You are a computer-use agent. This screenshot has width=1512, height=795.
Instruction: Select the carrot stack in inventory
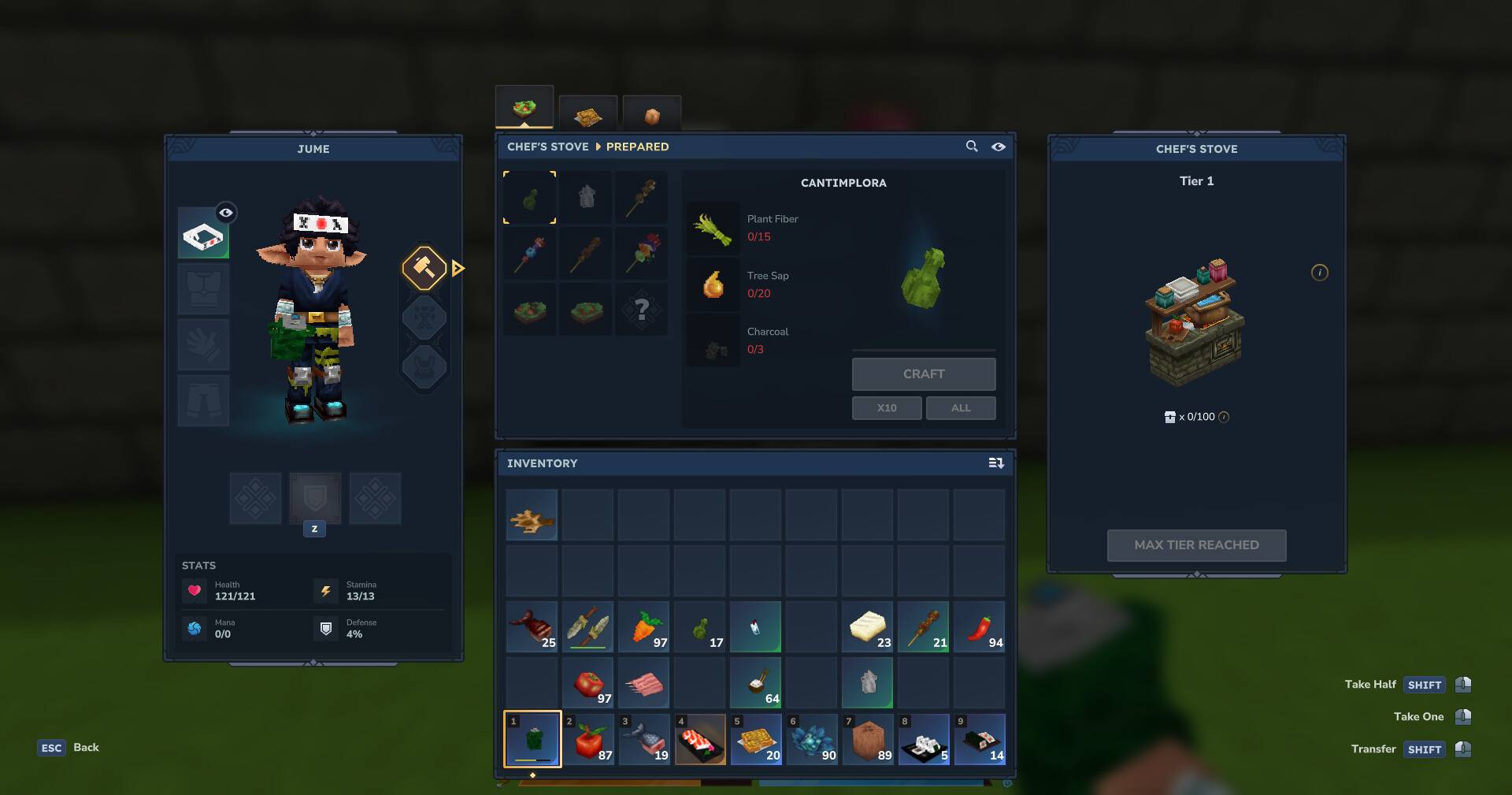coord(643,627)
